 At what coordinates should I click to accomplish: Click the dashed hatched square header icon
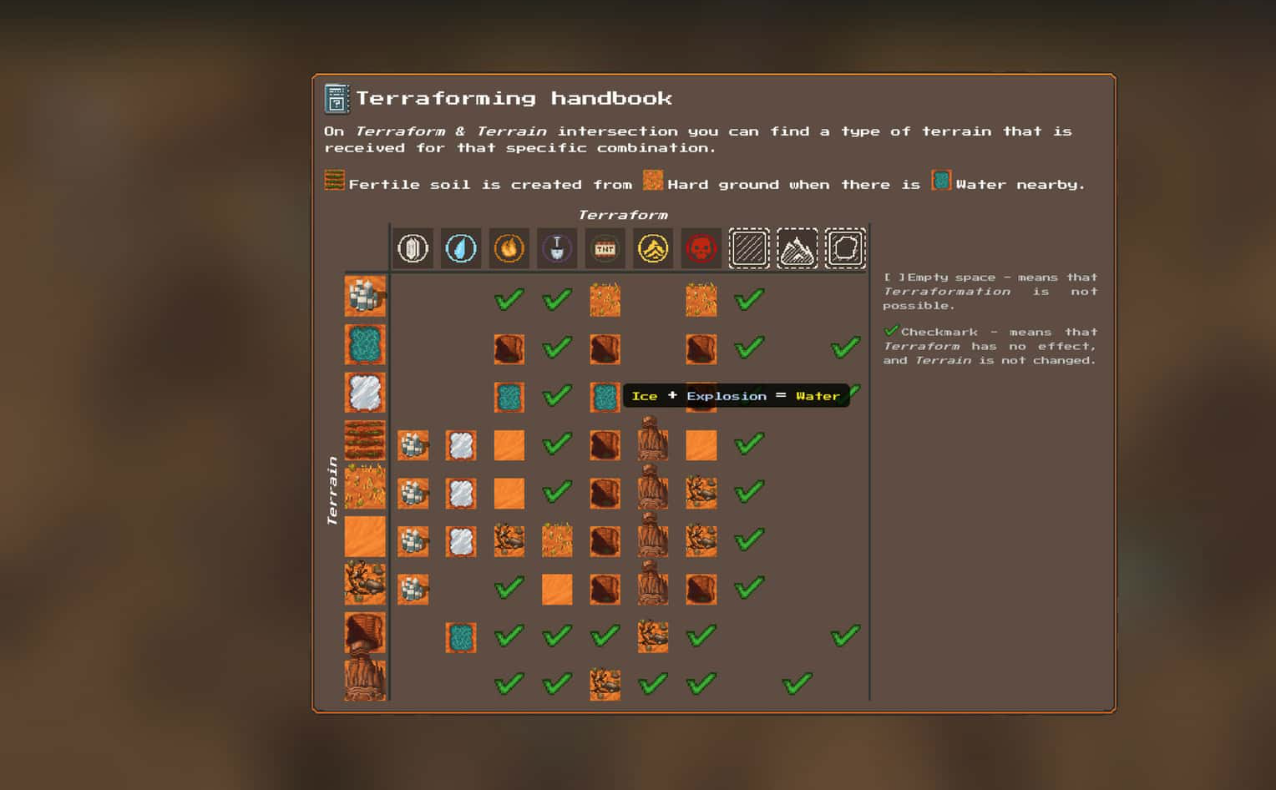749,248
